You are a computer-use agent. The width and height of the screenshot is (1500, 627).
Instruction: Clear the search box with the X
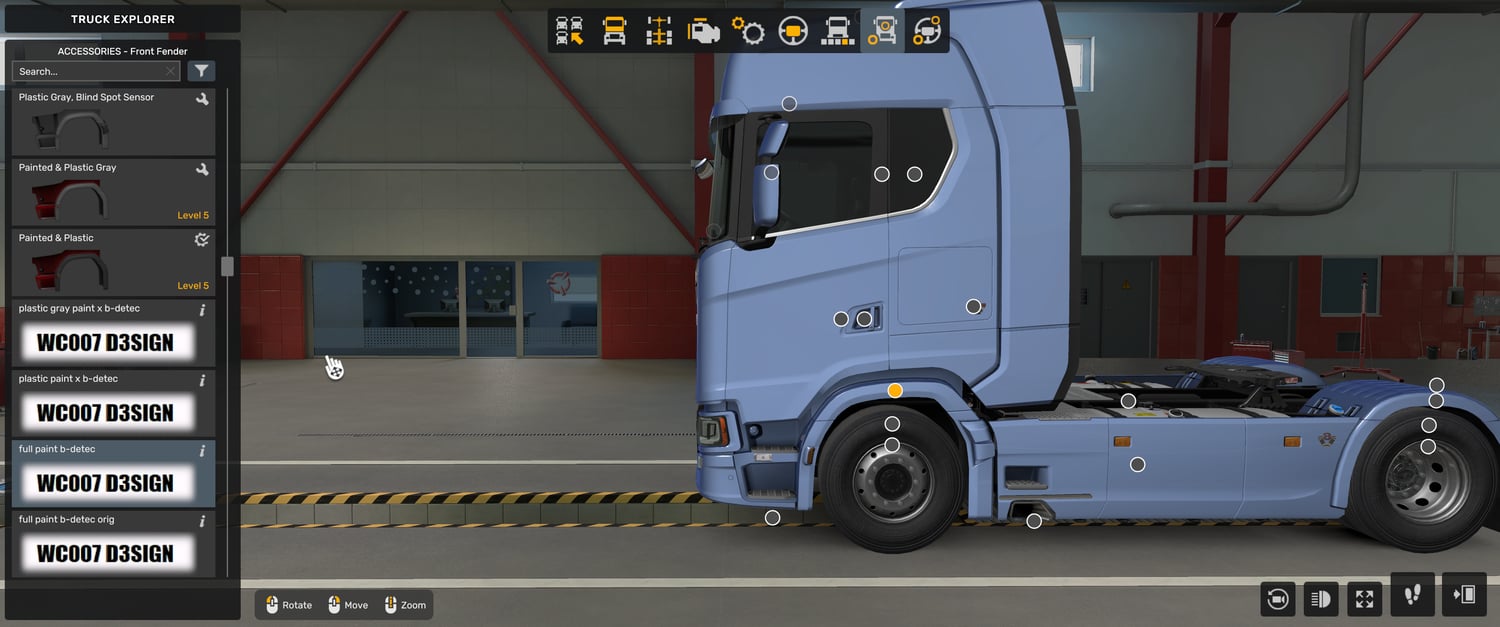170,71
